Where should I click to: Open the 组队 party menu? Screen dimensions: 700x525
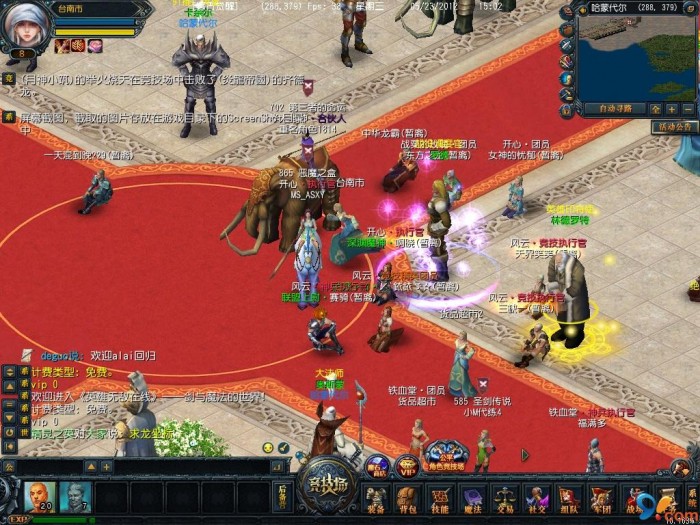pos(568,498)
